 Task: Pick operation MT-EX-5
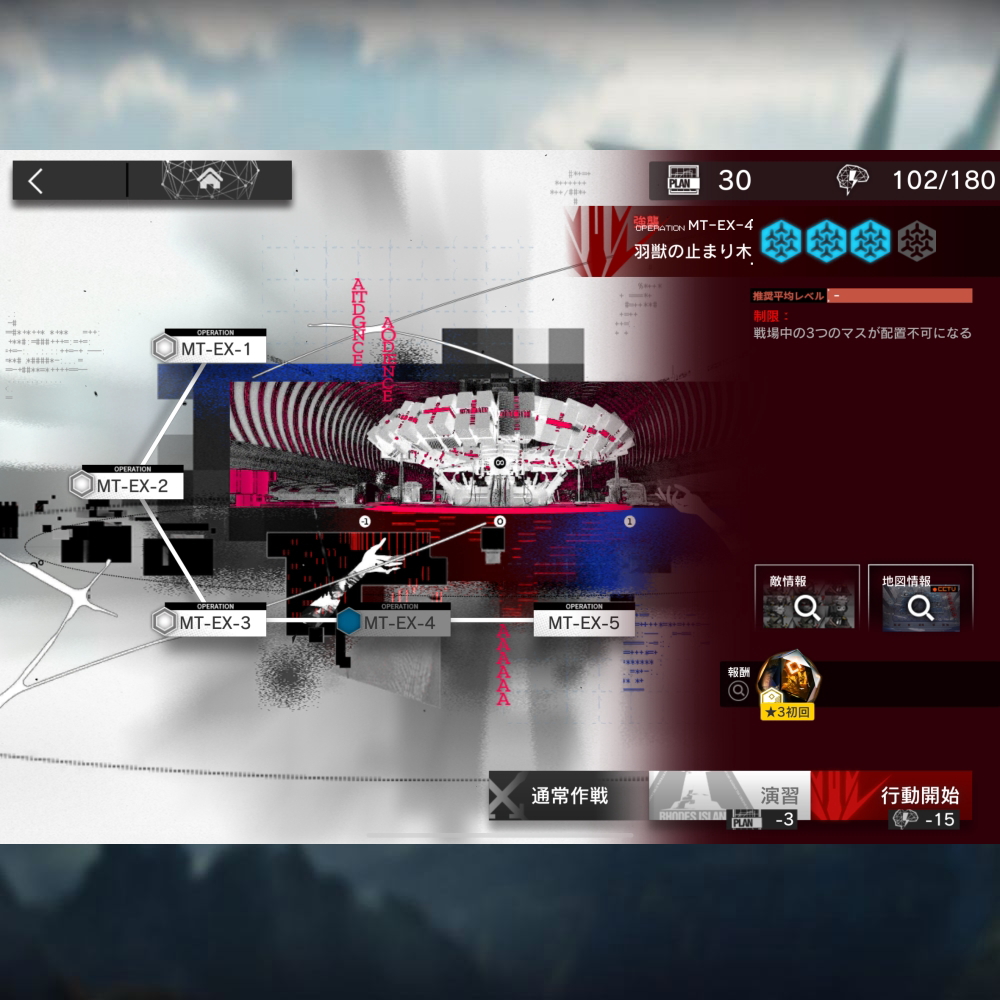[x=583, y=623]
